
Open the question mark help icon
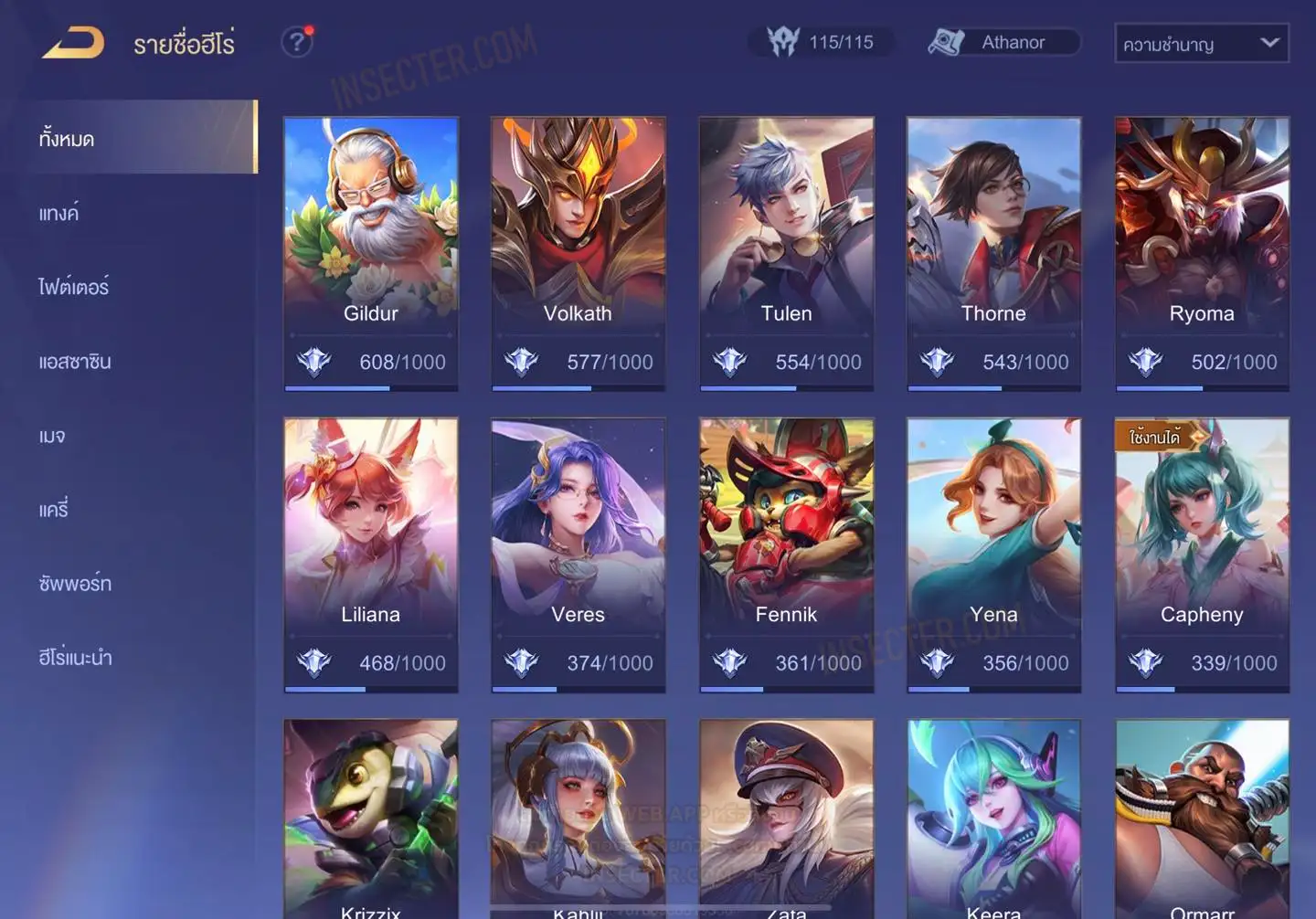click(296, 42)
